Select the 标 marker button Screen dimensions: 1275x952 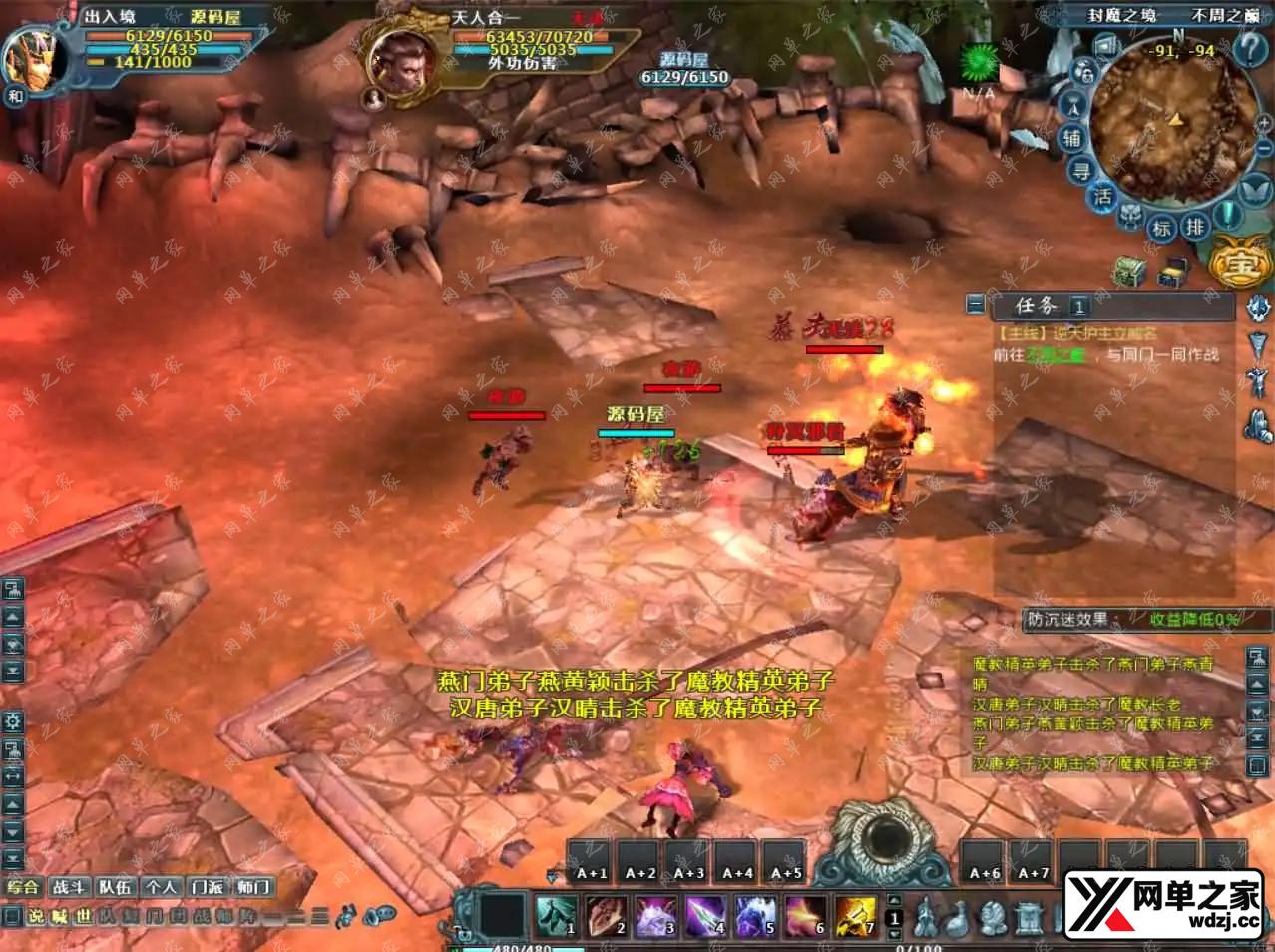1162,228
